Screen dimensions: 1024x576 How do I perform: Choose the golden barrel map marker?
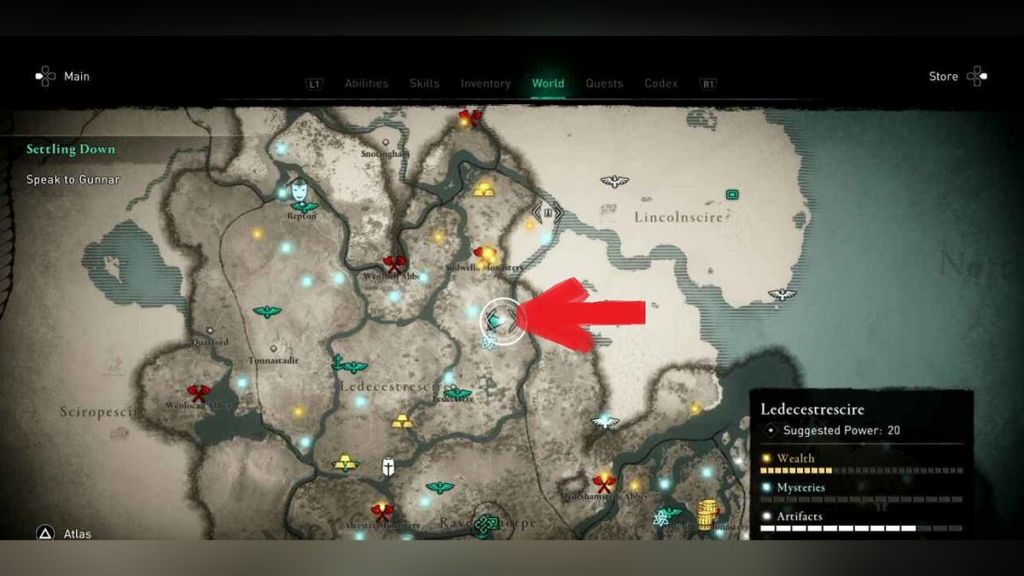[709, 514]
